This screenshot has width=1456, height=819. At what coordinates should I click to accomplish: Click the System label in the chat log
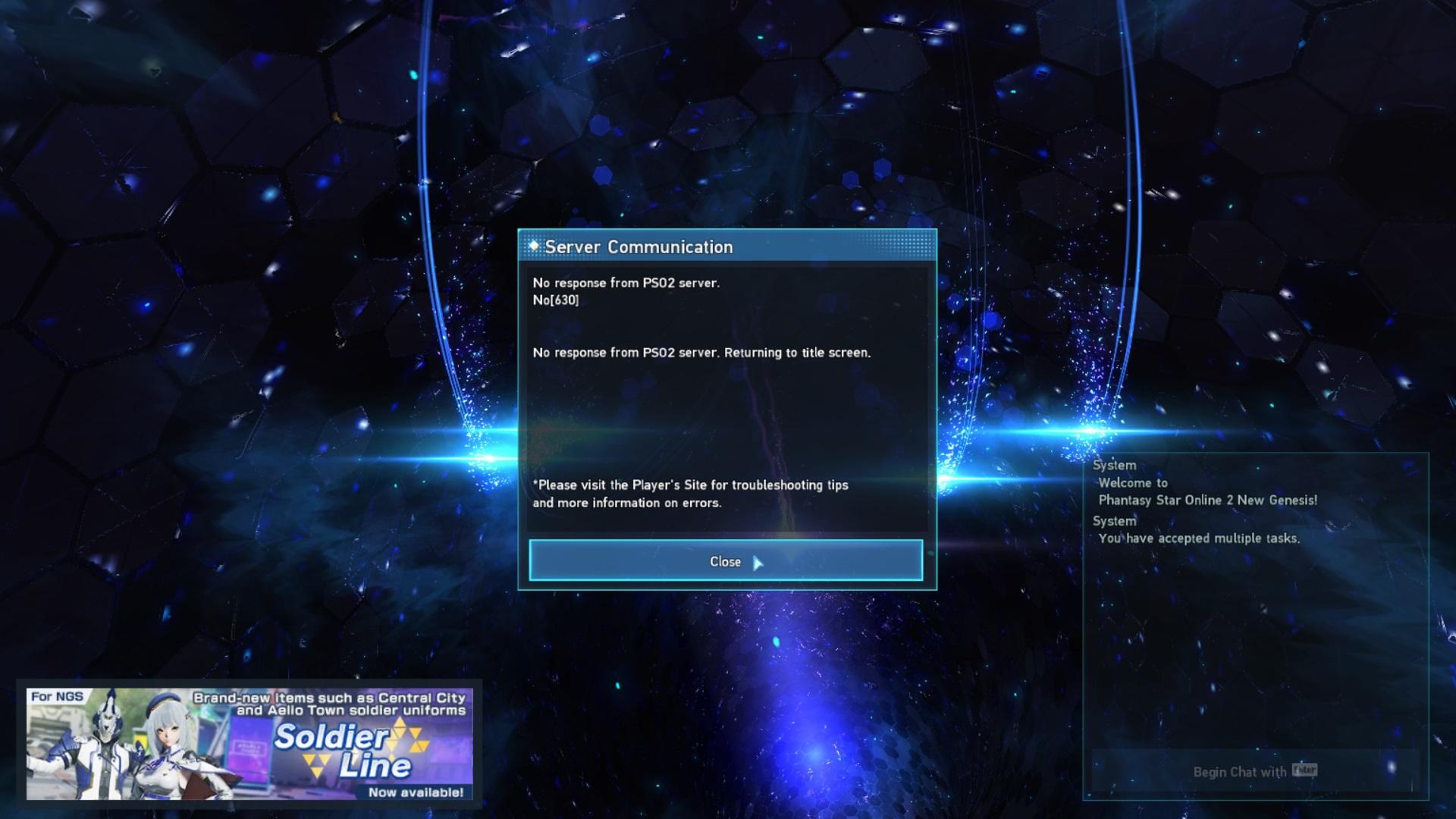point(1113,465)
